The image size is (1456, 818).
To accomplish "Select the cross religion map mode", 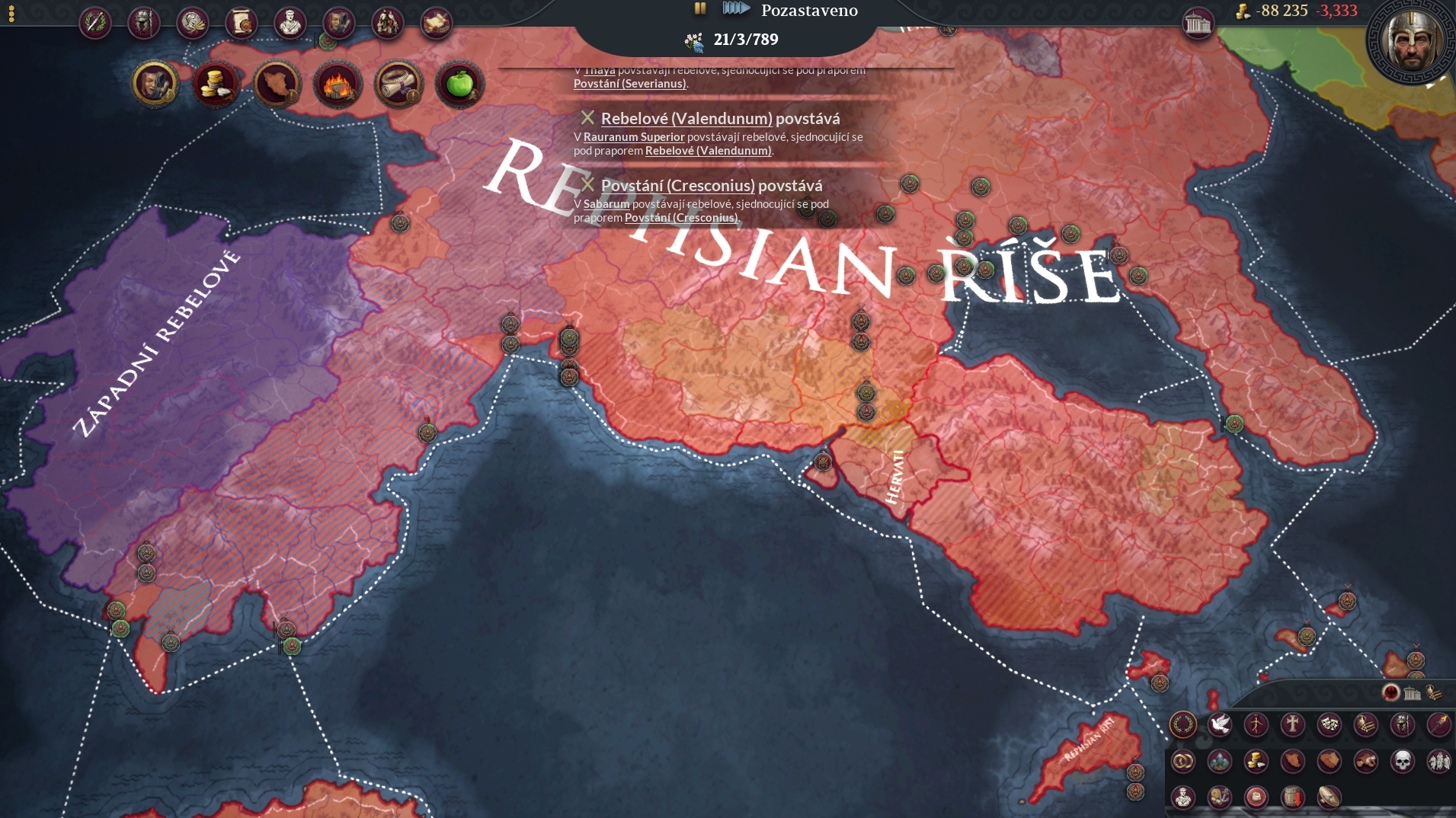I will pyautogui.click(x=1293, y=724).
